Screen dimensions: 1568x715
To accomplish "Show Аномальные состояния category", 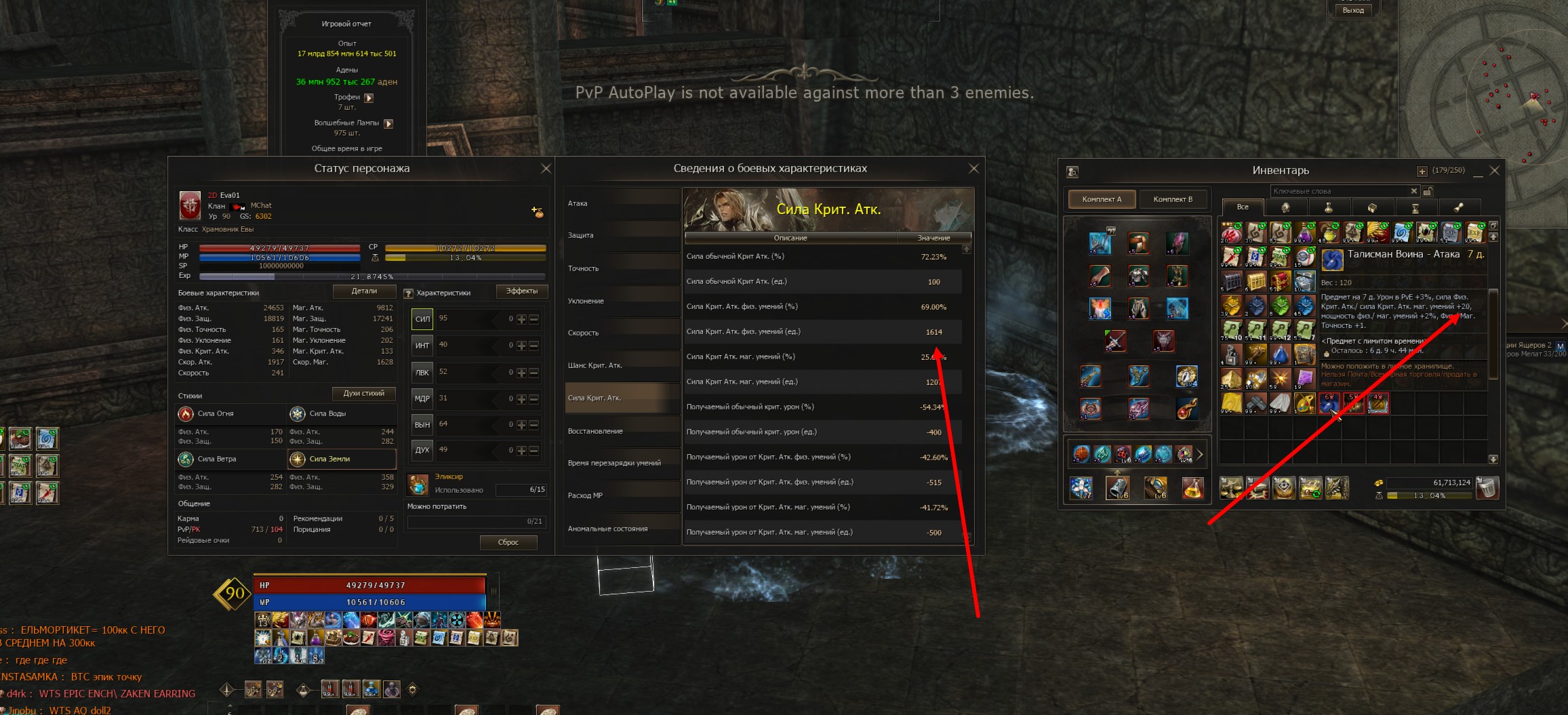I will point(622,529).
